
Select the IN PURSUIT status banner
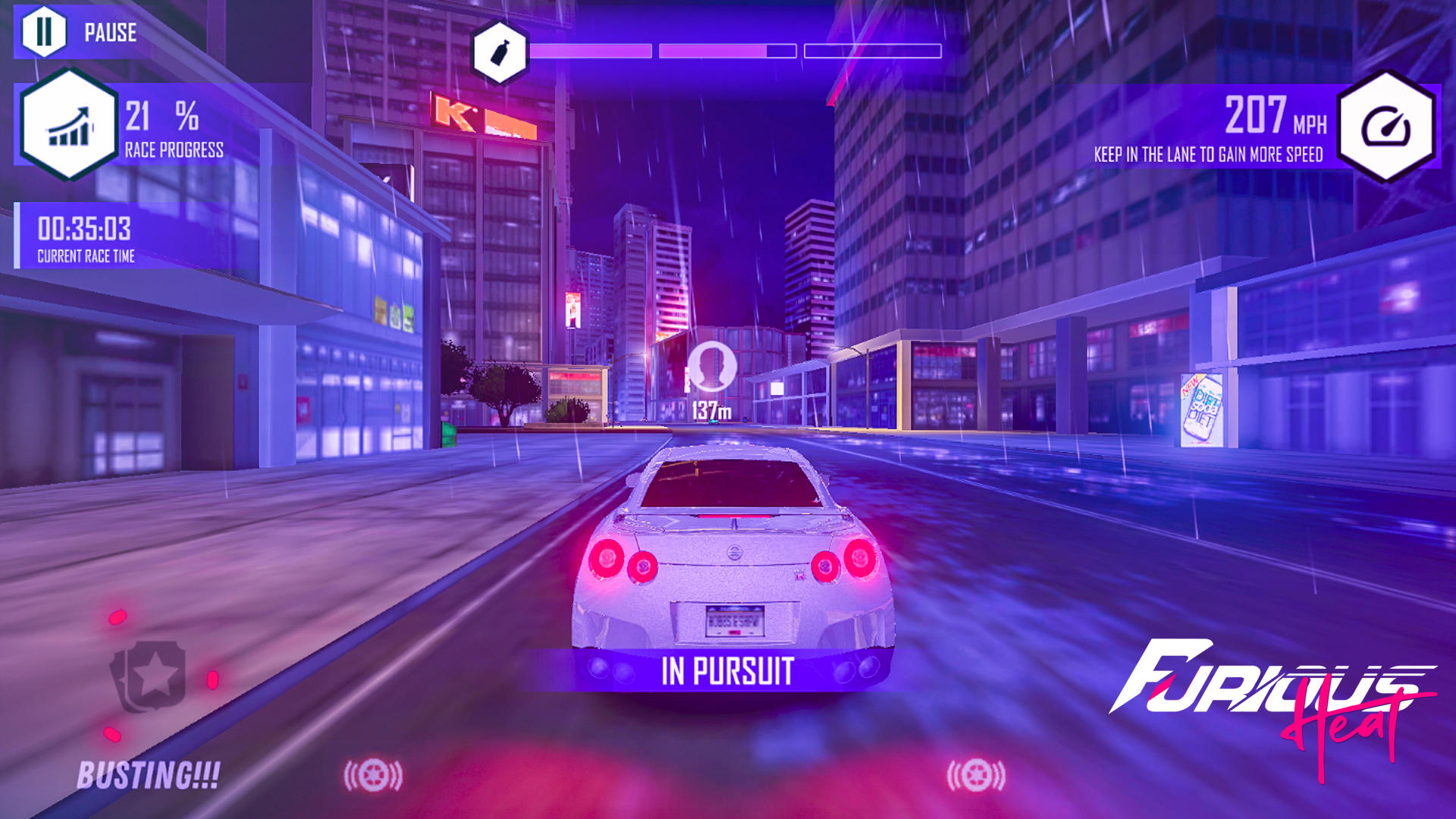point(728,670)
